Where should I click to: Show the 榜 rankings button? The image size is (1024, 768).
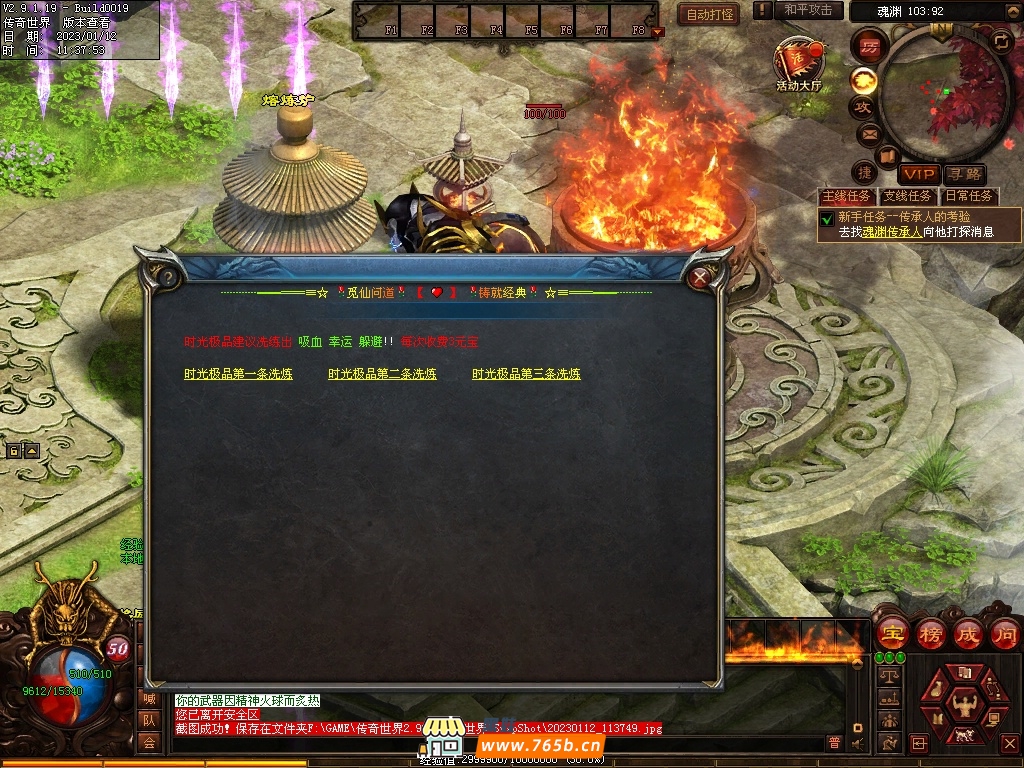(x=930, y=633)
